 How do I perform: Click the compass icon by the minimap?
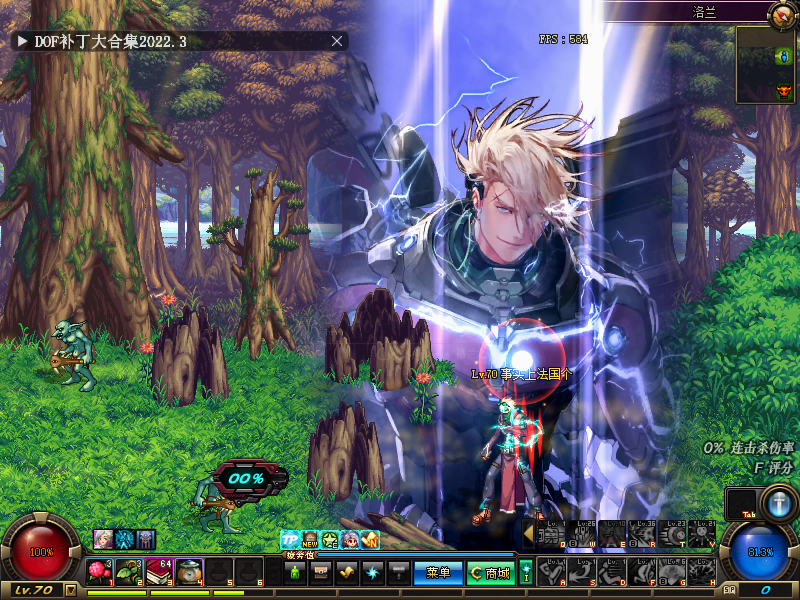point(780,14)
